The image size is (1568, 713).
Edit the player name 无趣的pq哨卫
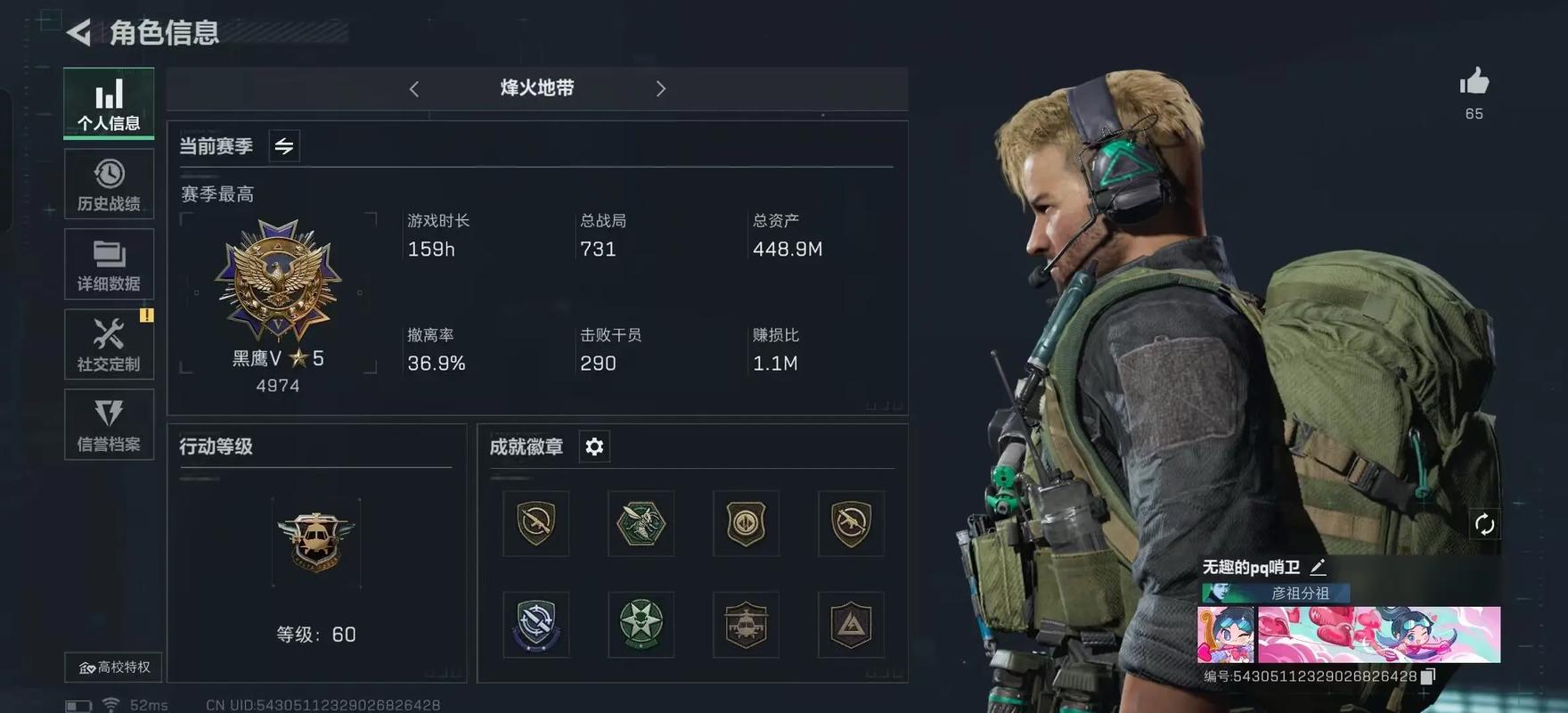(1318, 567)
